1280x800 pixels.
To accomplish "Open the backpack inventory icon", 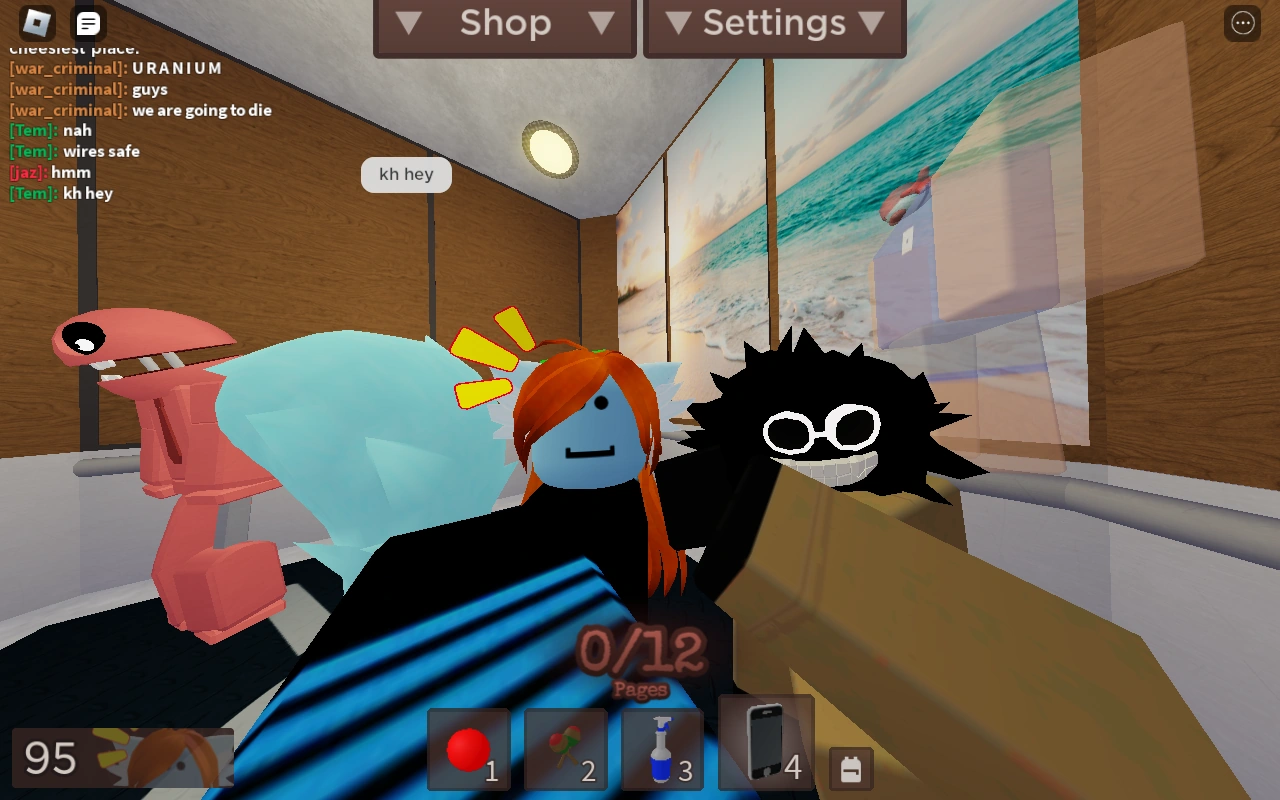I will click(x=851, y=770).
